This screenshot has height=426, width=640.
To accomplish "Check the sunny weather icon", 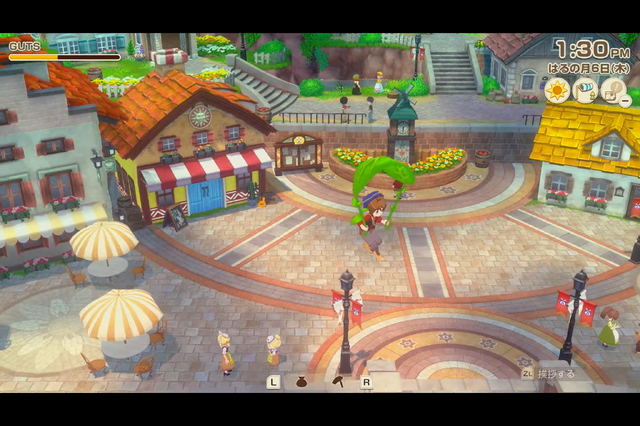I will 557,91.
